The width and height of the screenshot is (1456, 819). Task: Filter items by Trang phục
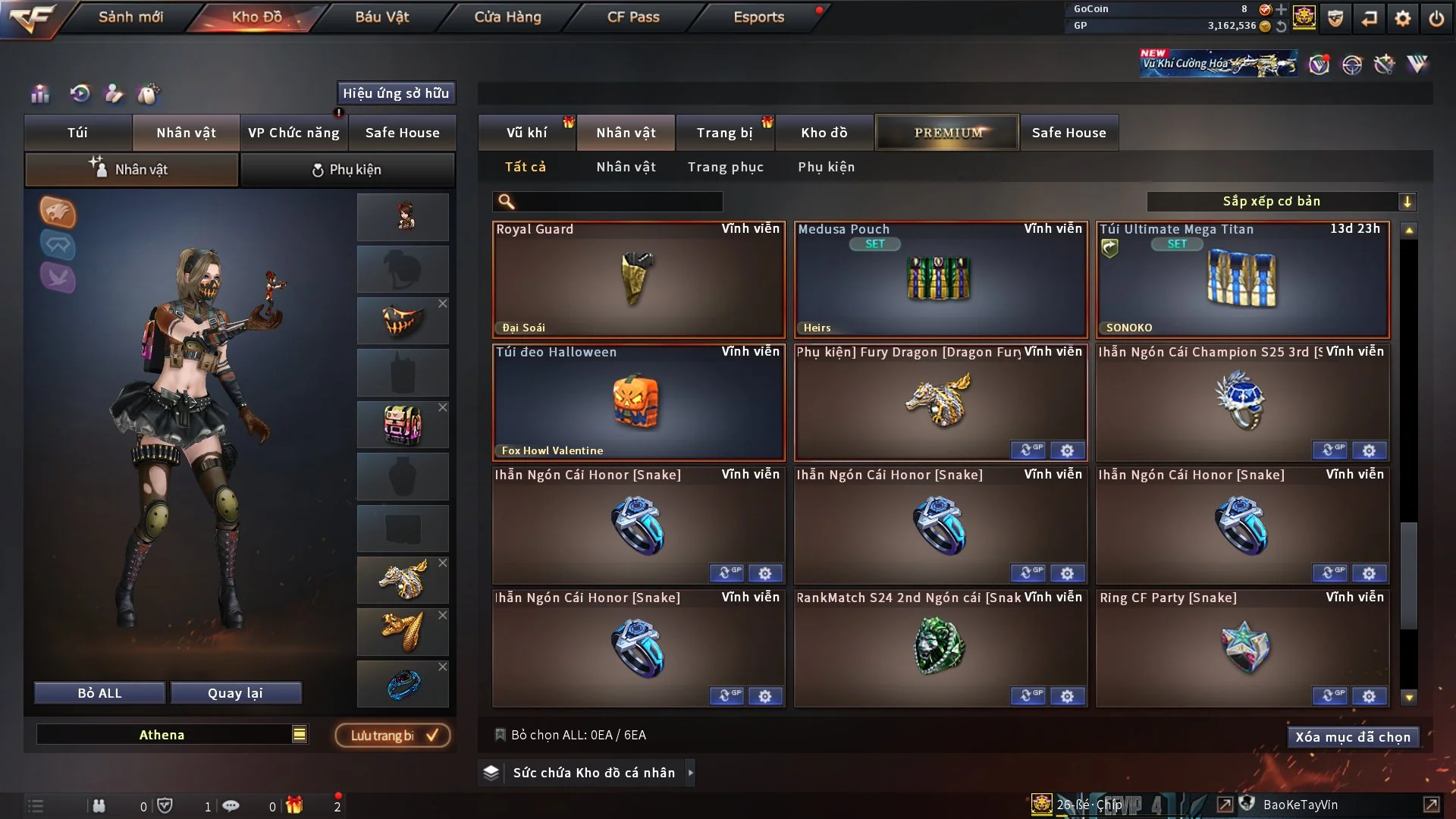[725, 167]
